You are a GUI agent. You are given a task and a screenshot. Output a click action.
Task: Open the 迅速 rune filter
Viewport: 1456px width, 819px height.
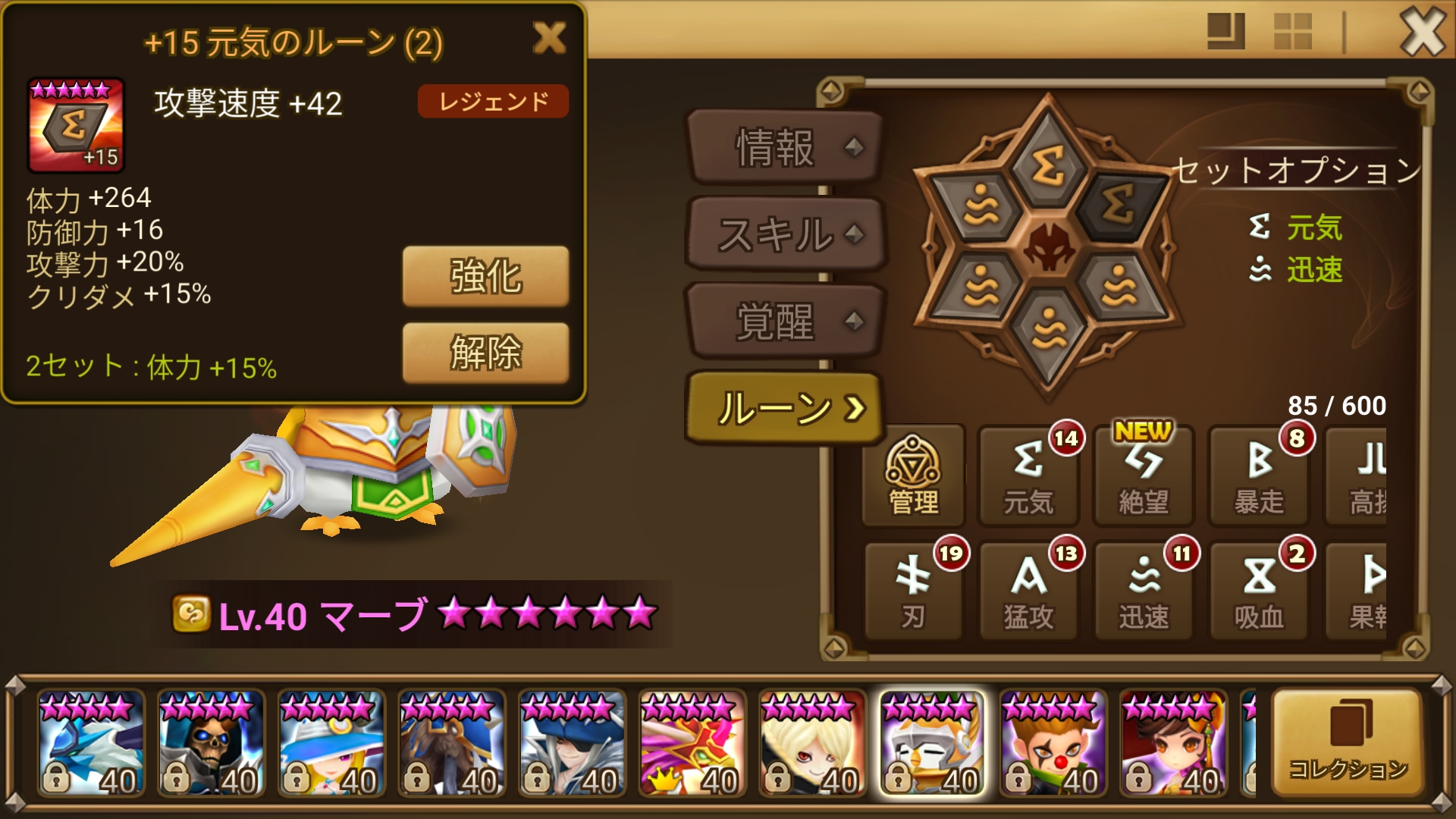pos(1144,591)
